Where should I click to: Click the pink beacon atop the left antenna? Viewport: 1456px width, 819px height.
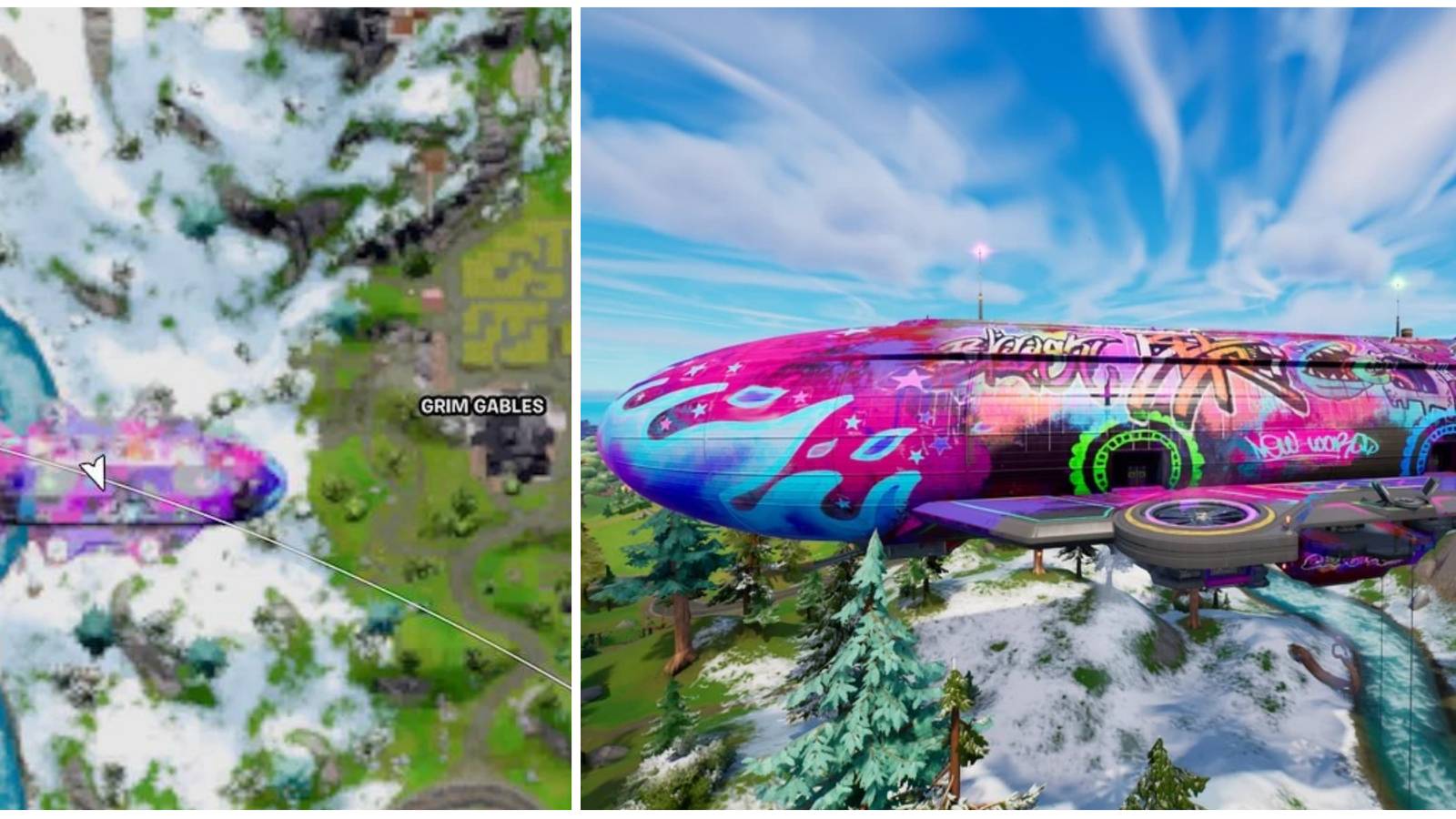(982, 248)
